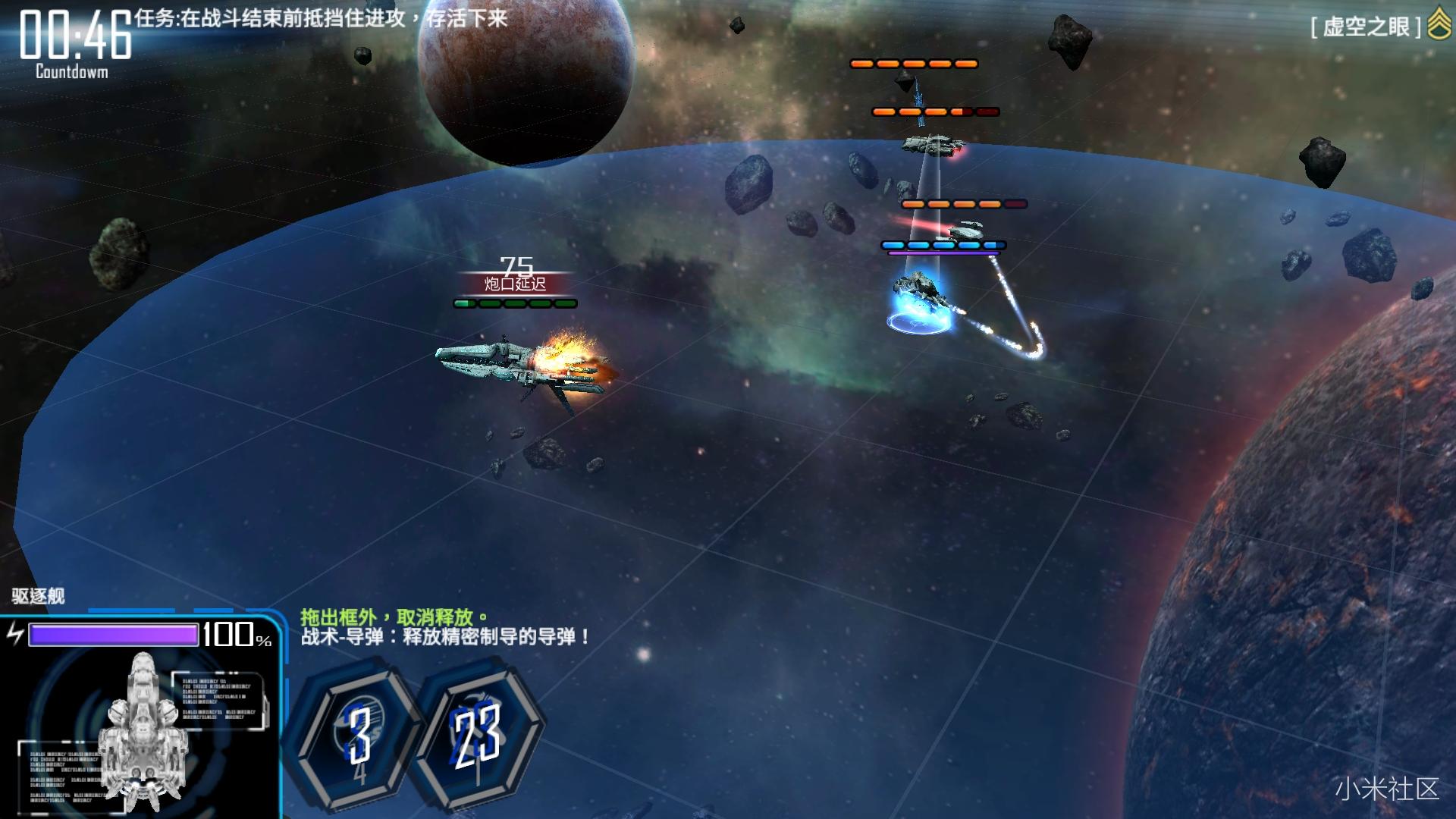Click the mission objective banner at top
This screenshot has height=819, width=1456.
click(x=318, y=21)
